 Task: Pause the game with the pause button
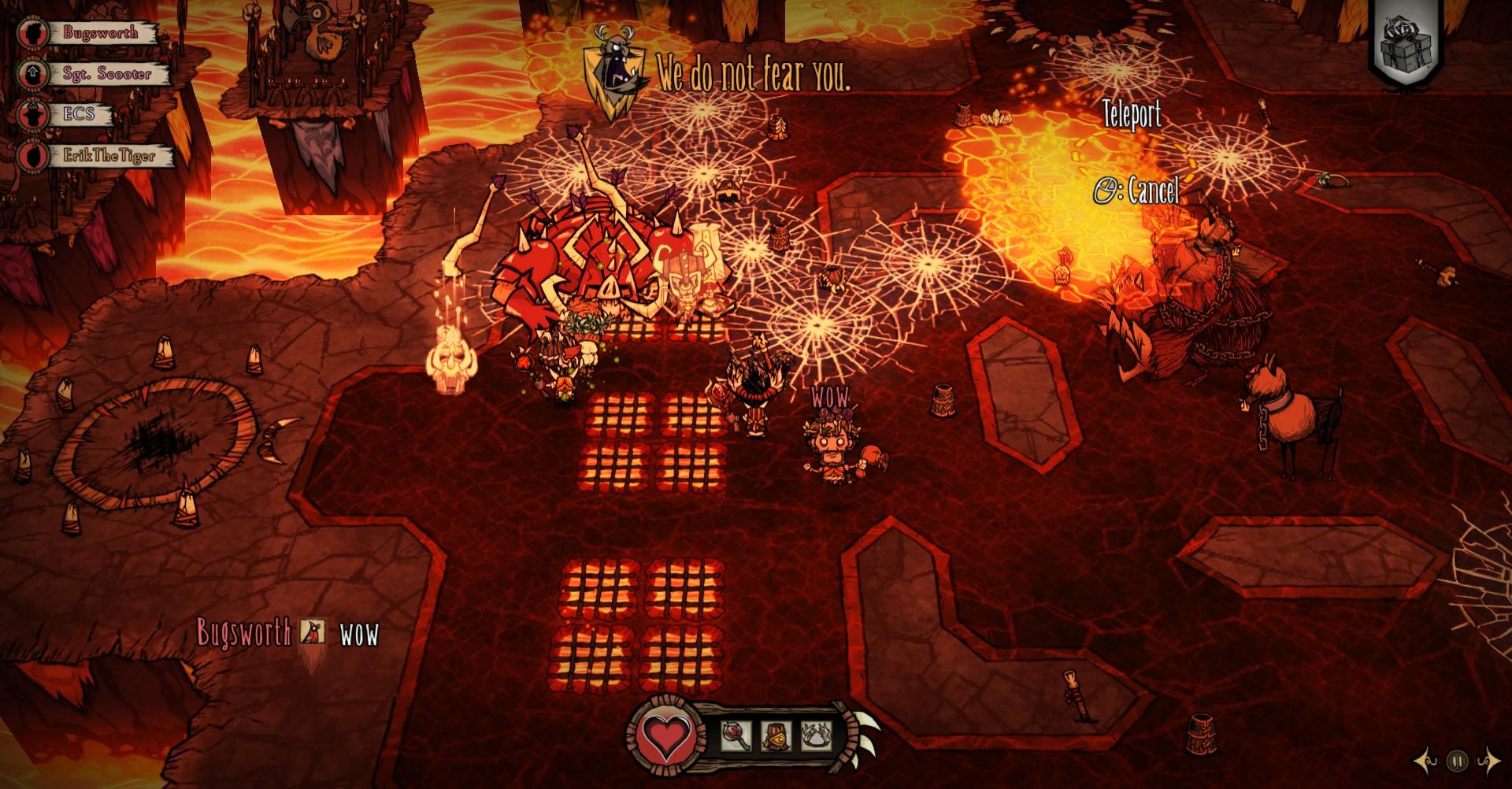(x=1458, y=761)
